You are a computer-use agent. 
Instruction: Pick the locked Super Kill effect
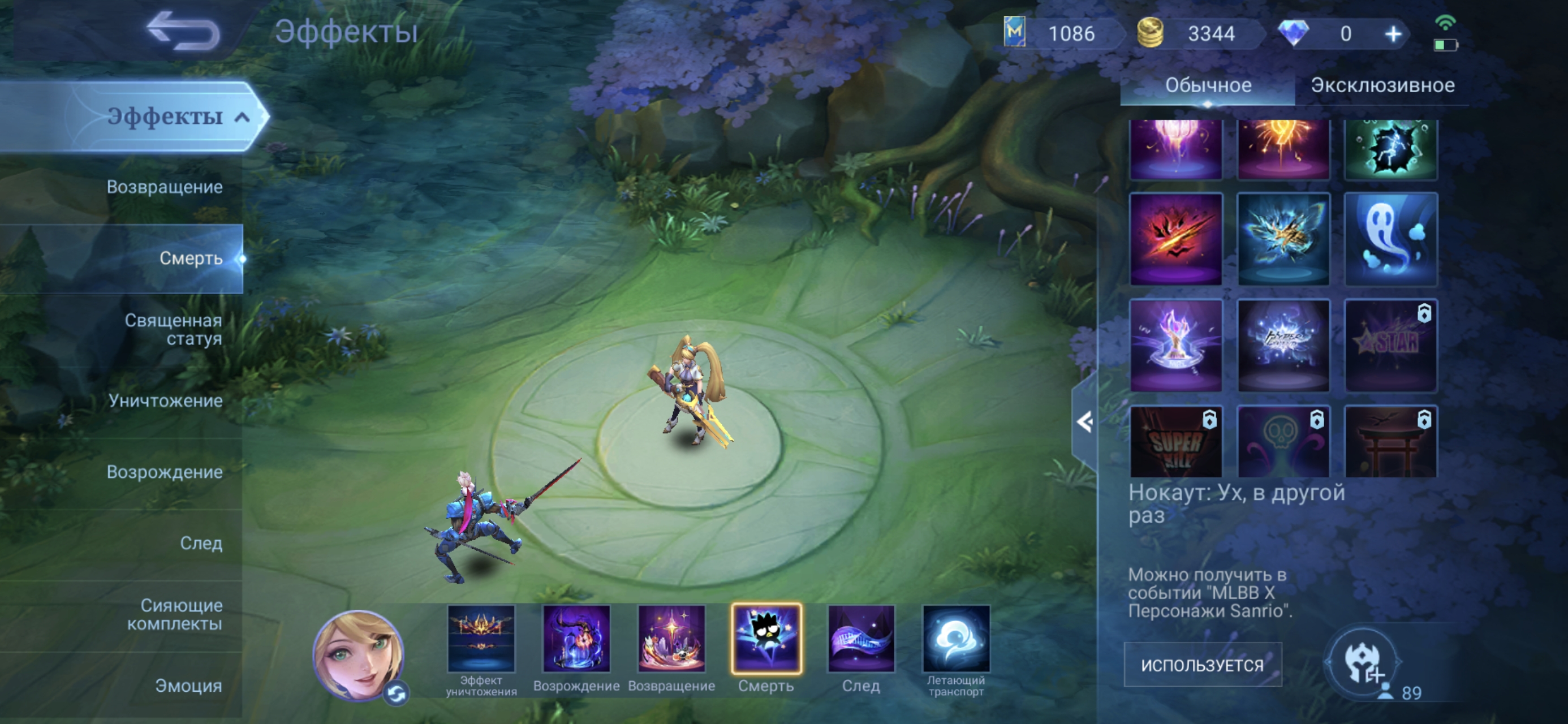click(x=1175, y=441)
